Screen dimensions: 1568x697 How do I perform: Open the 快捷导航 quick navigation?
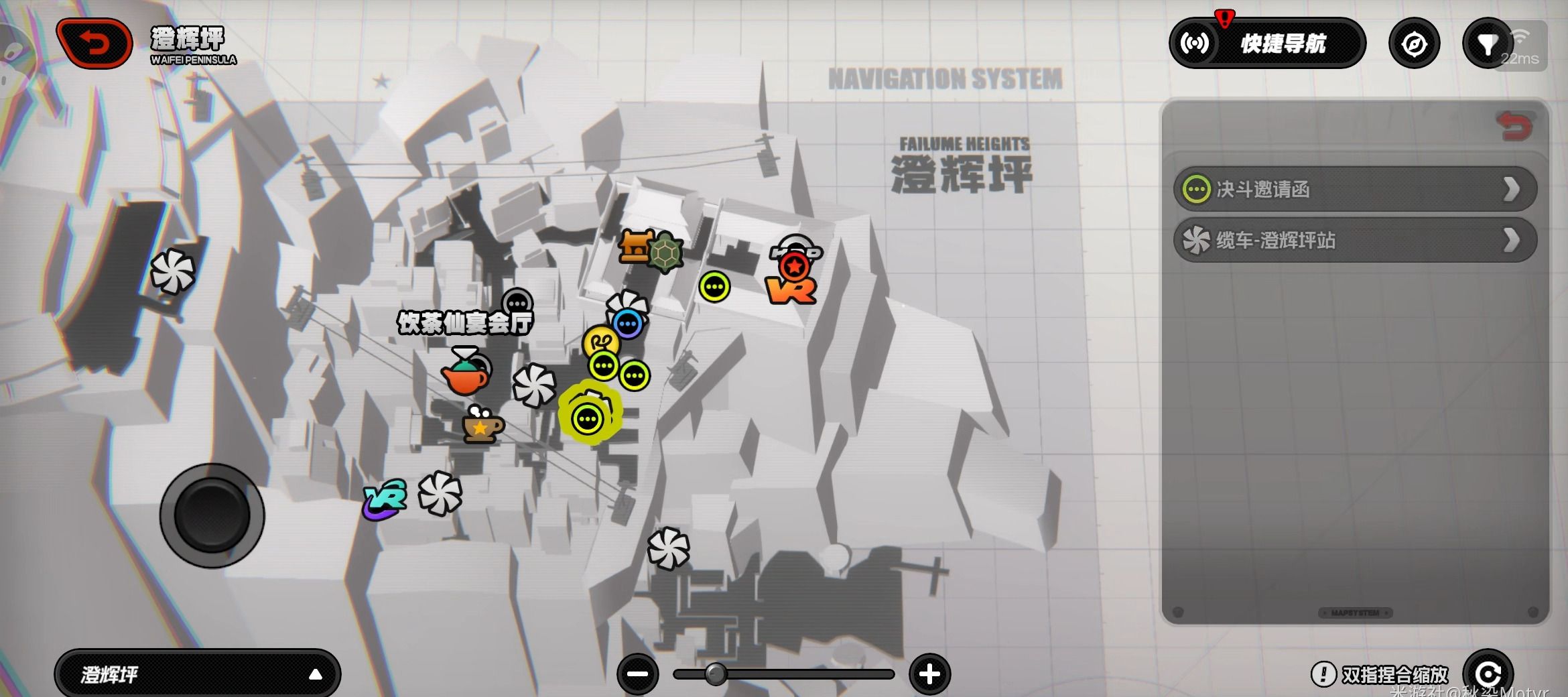pos(1267,44)
